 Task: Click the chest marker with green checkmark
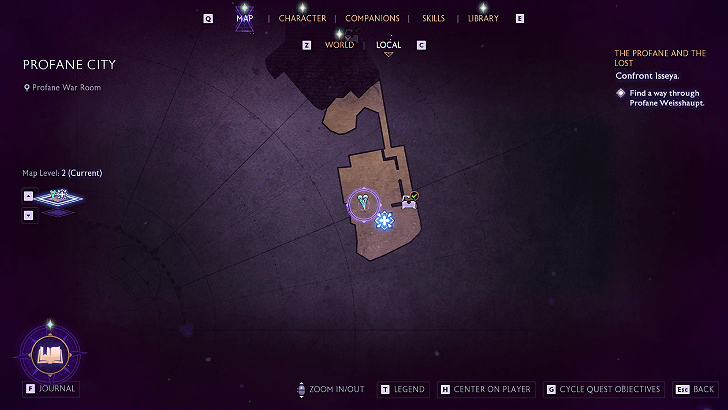pos(410,200)
